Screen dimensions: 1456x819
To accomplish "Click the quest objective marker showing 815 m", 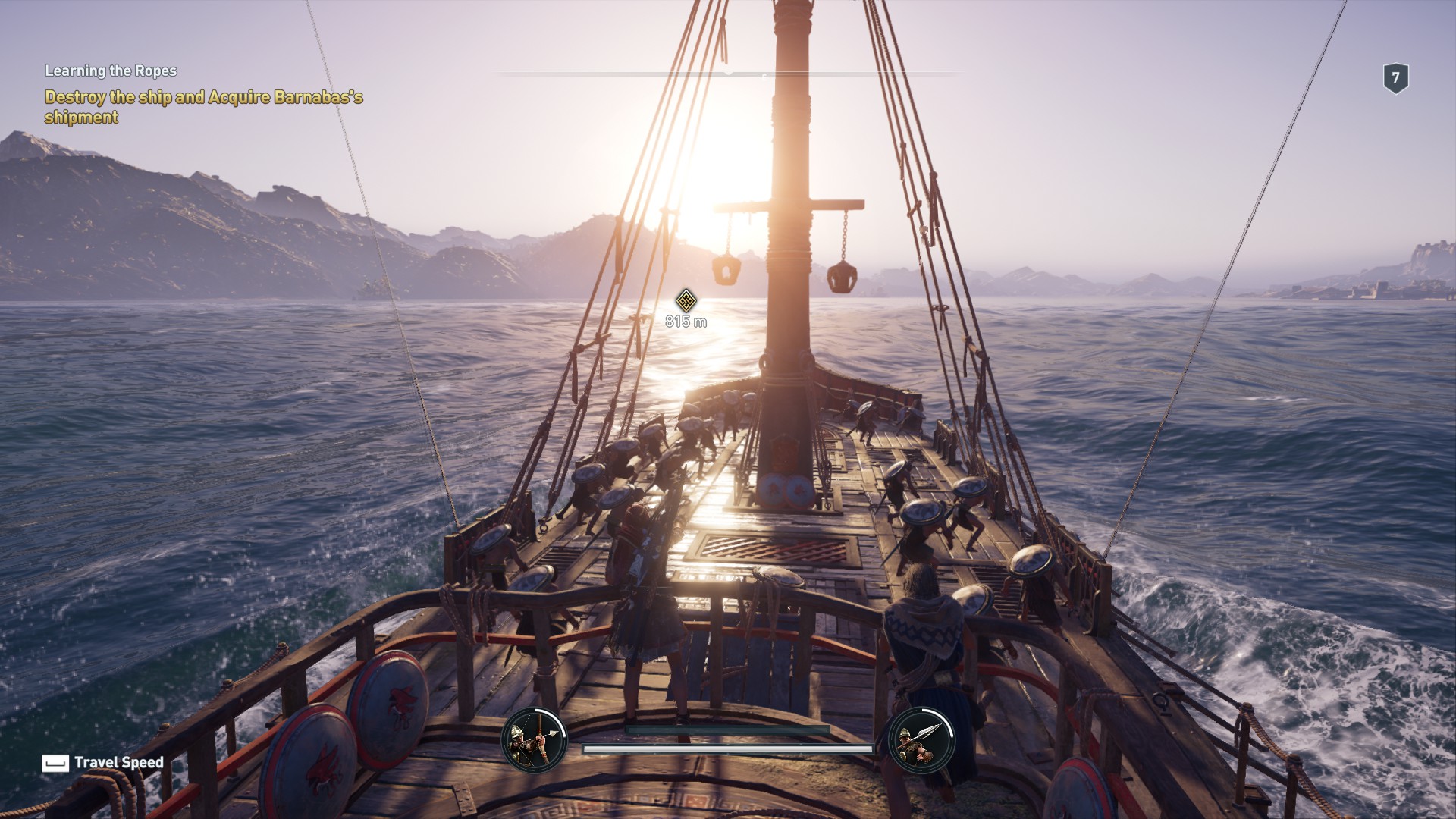I will (686, 300).
